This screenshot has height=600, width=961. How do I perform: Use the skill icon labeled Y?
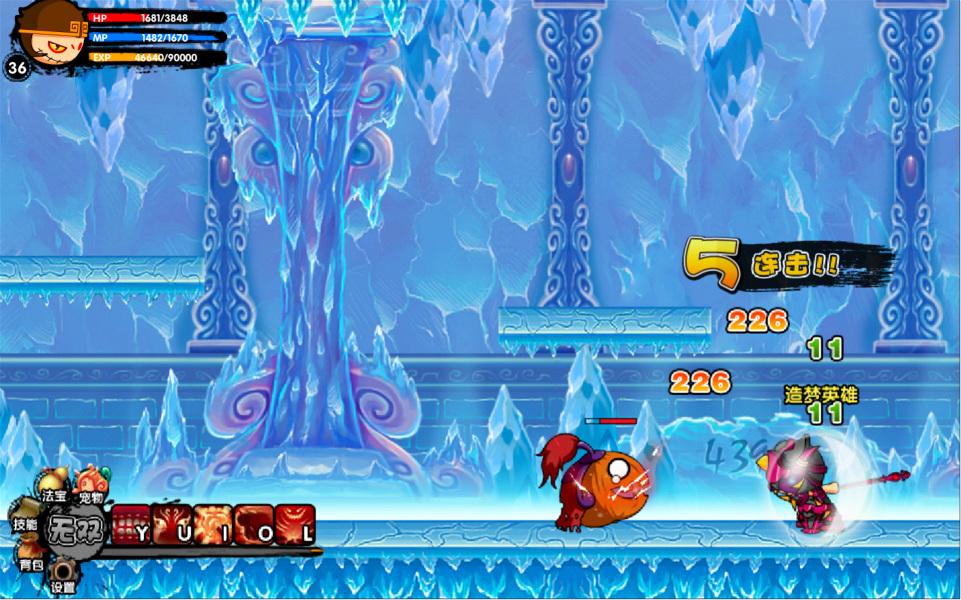pos(131,523)
